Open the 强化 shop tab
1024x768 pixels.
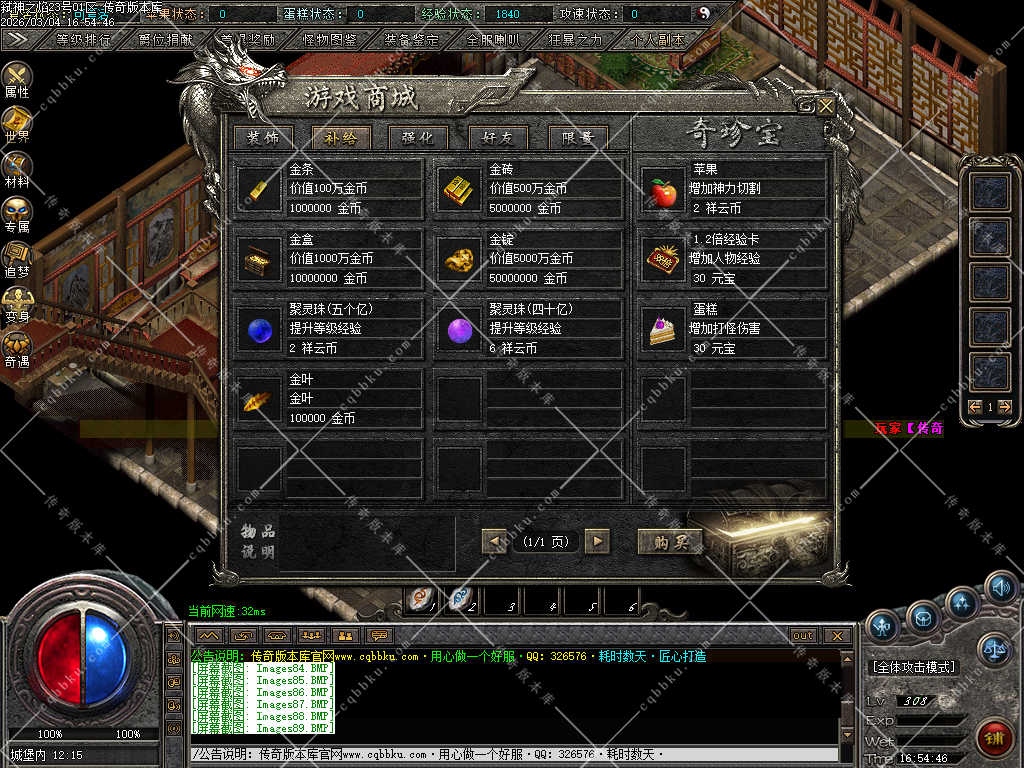[418, 138]
